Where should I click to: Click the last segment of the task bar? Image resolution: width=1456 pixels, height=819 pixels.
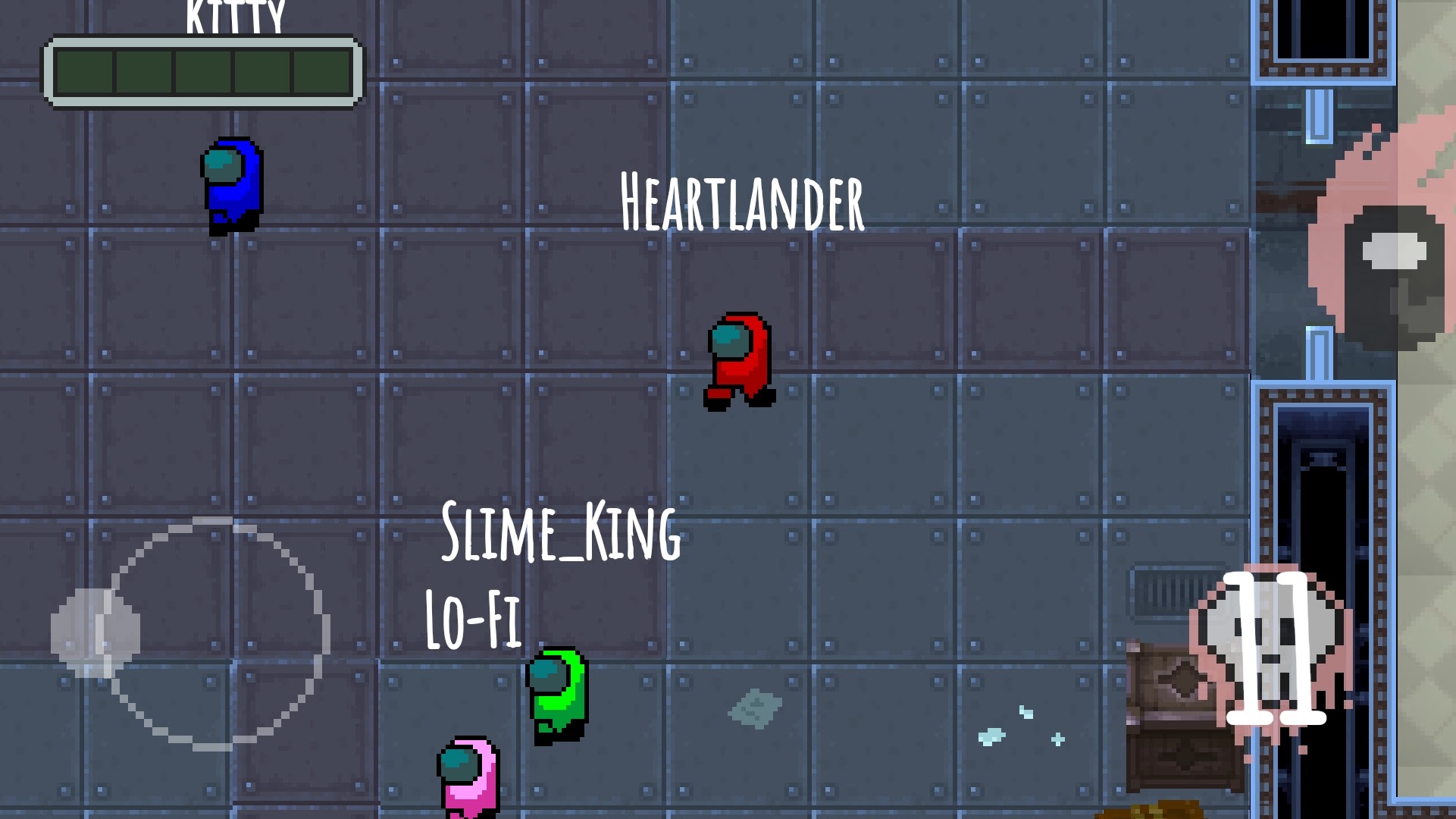[x=318, y=72]
